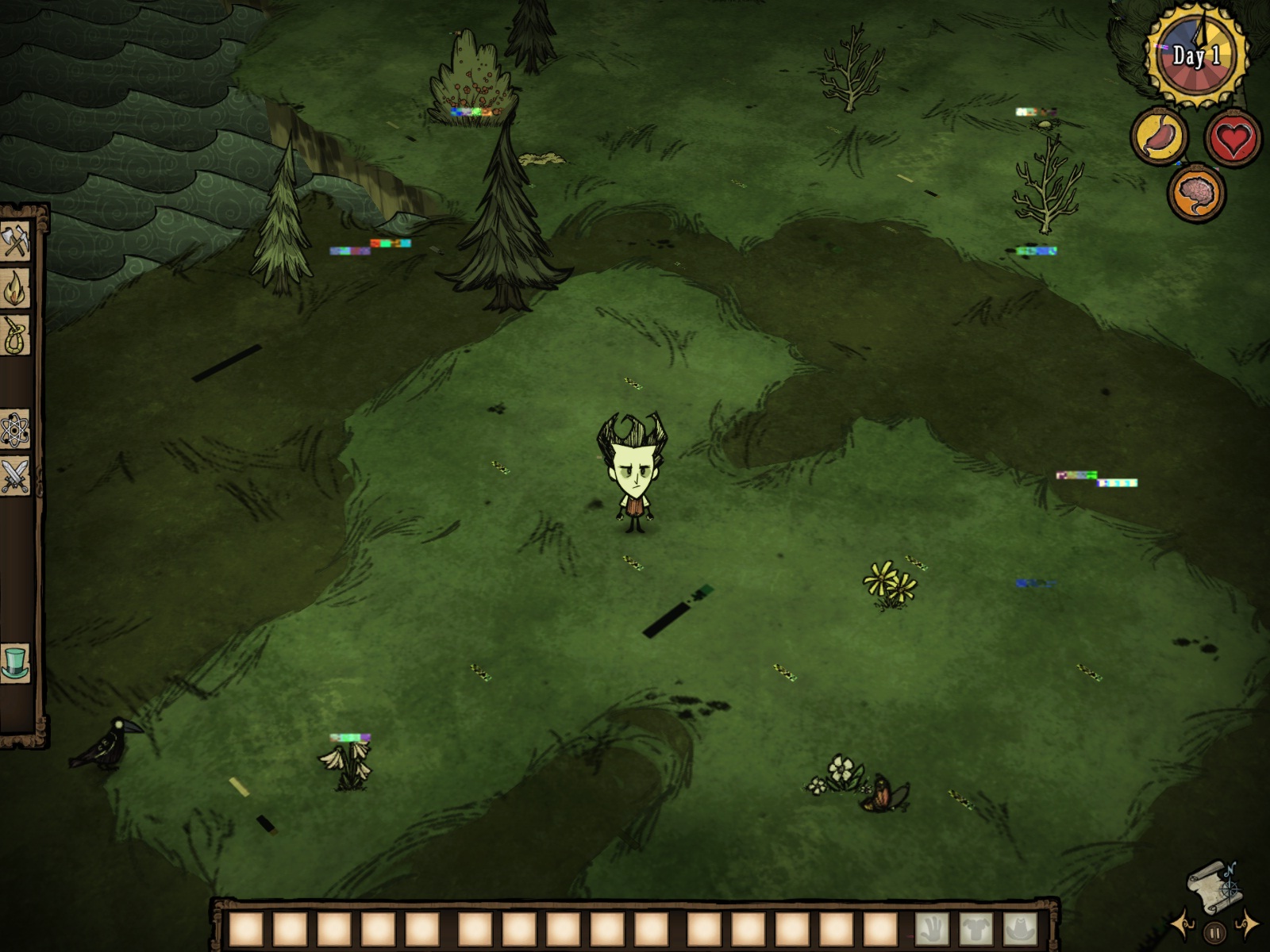
Task: Rotate the camera with the left arrow
Action: coord(1183,923)
